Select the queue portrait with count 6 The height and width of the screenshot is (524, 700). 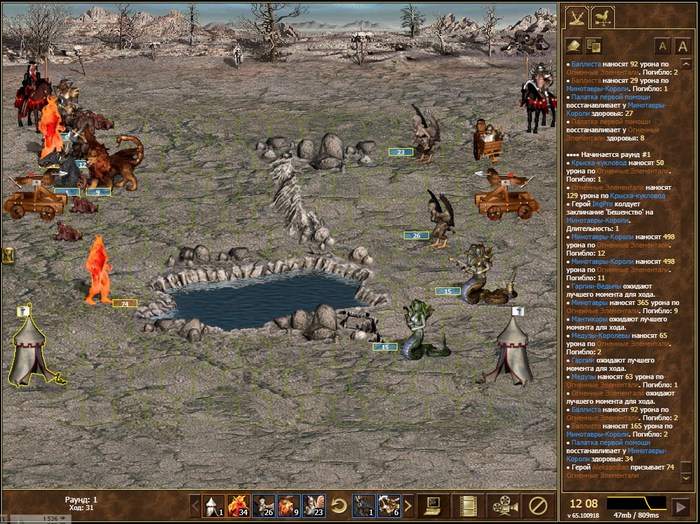(389, 504)
